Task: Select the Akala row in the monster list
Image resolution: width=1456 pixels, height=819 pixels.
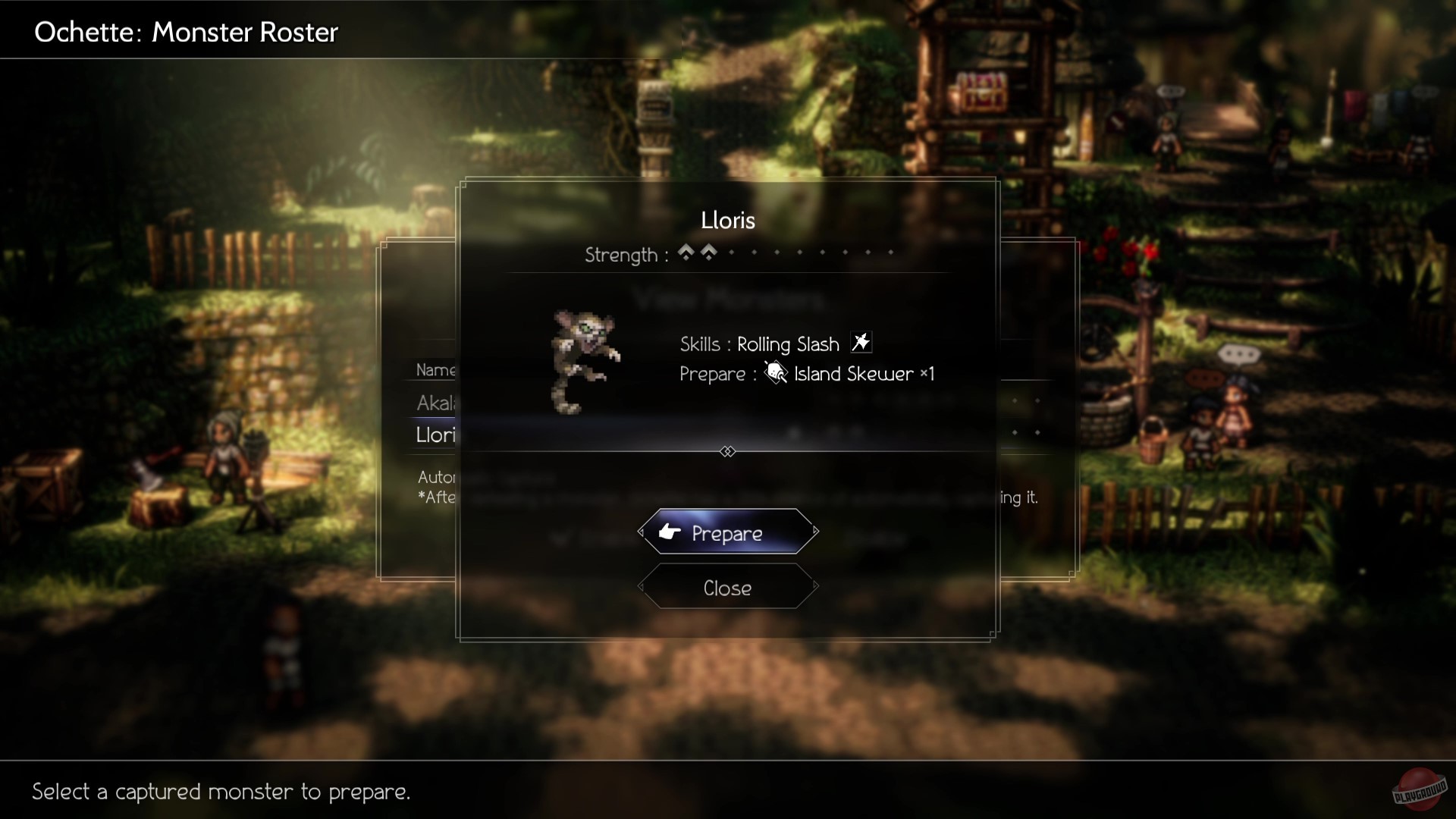Action: (435, 403)
